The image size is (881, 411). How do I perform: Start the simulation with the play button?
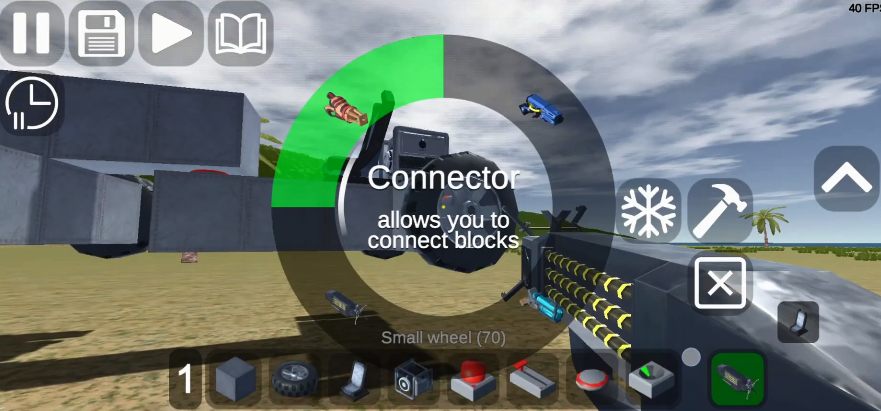(170, 32)
